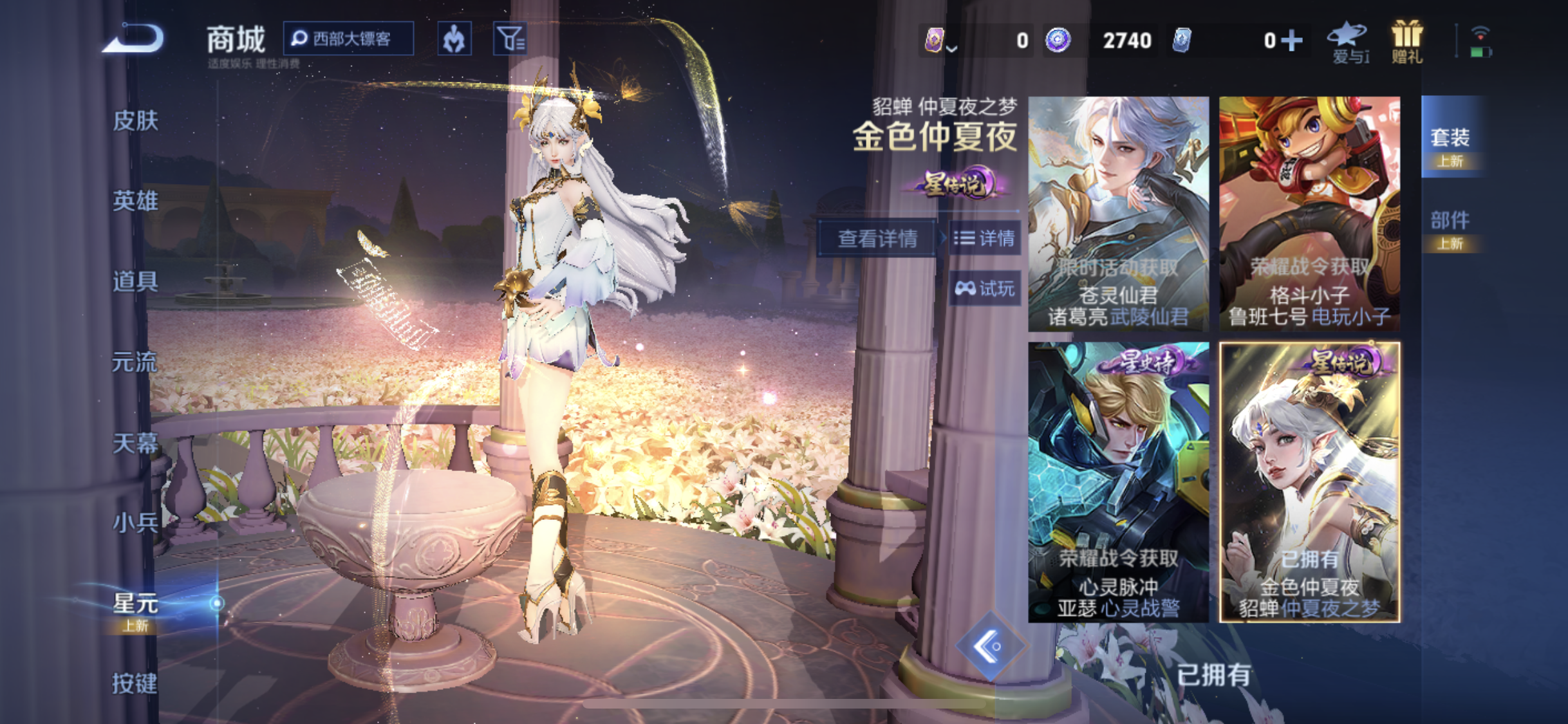The width and height of the screenshot is (1568, 724).
Task: Click the 查看详情 button
Action: tap(877, 238)
